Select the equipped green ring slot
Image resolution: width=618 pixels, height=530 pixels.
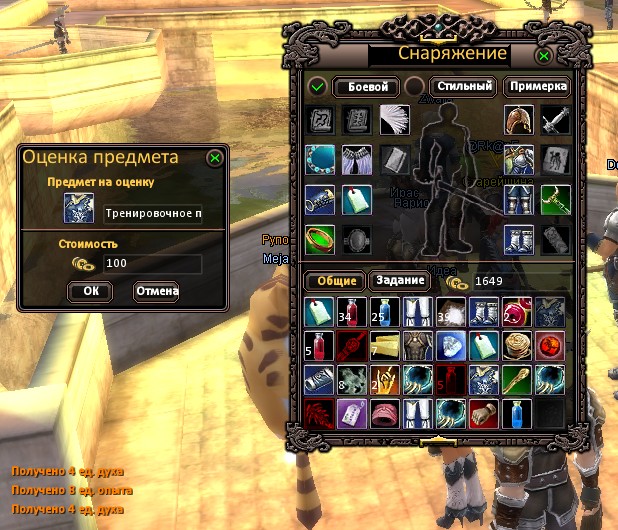319,240
